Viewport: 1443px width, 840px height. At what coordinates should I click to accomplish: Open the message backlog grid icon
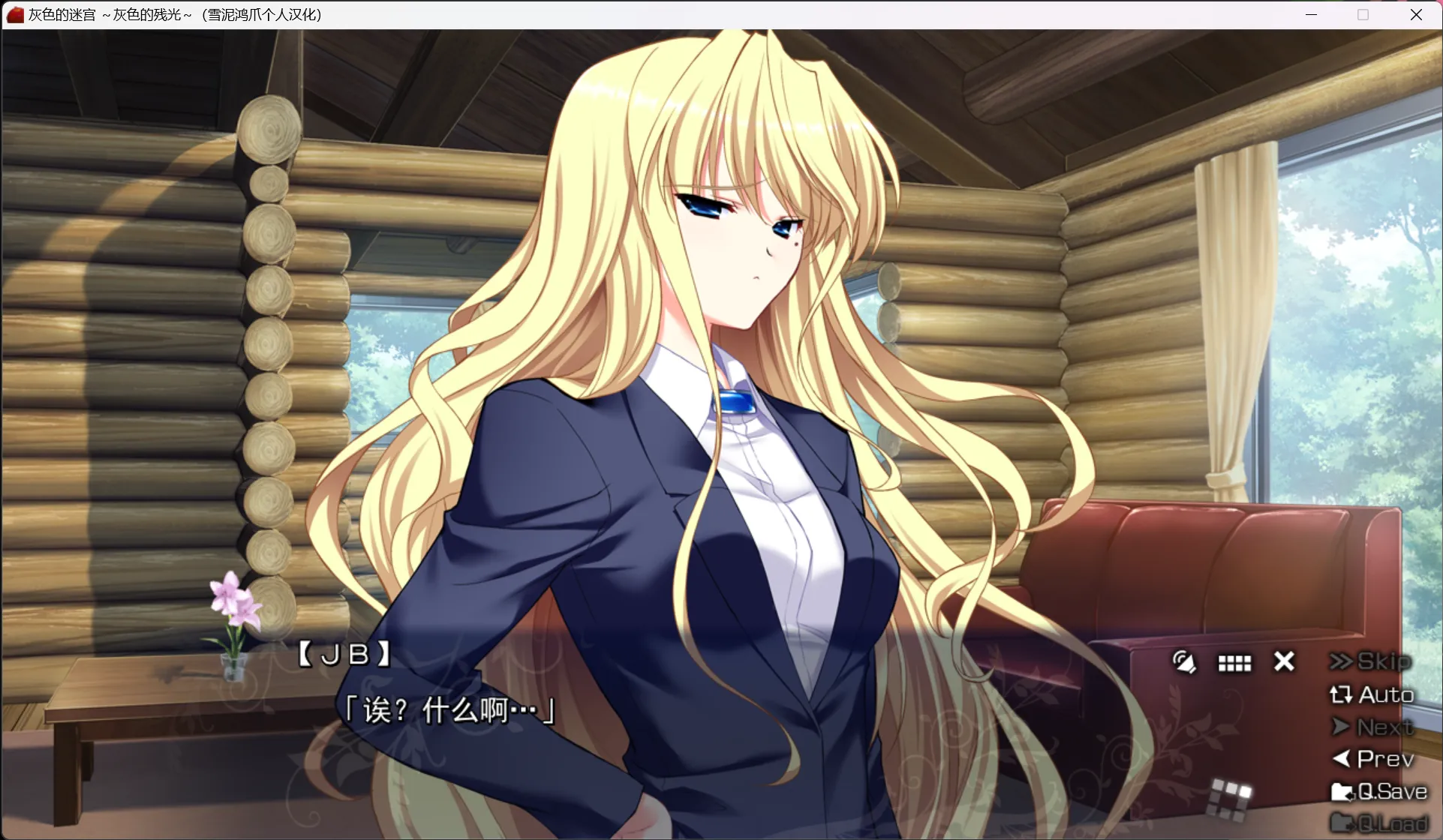pos(1234,662)
